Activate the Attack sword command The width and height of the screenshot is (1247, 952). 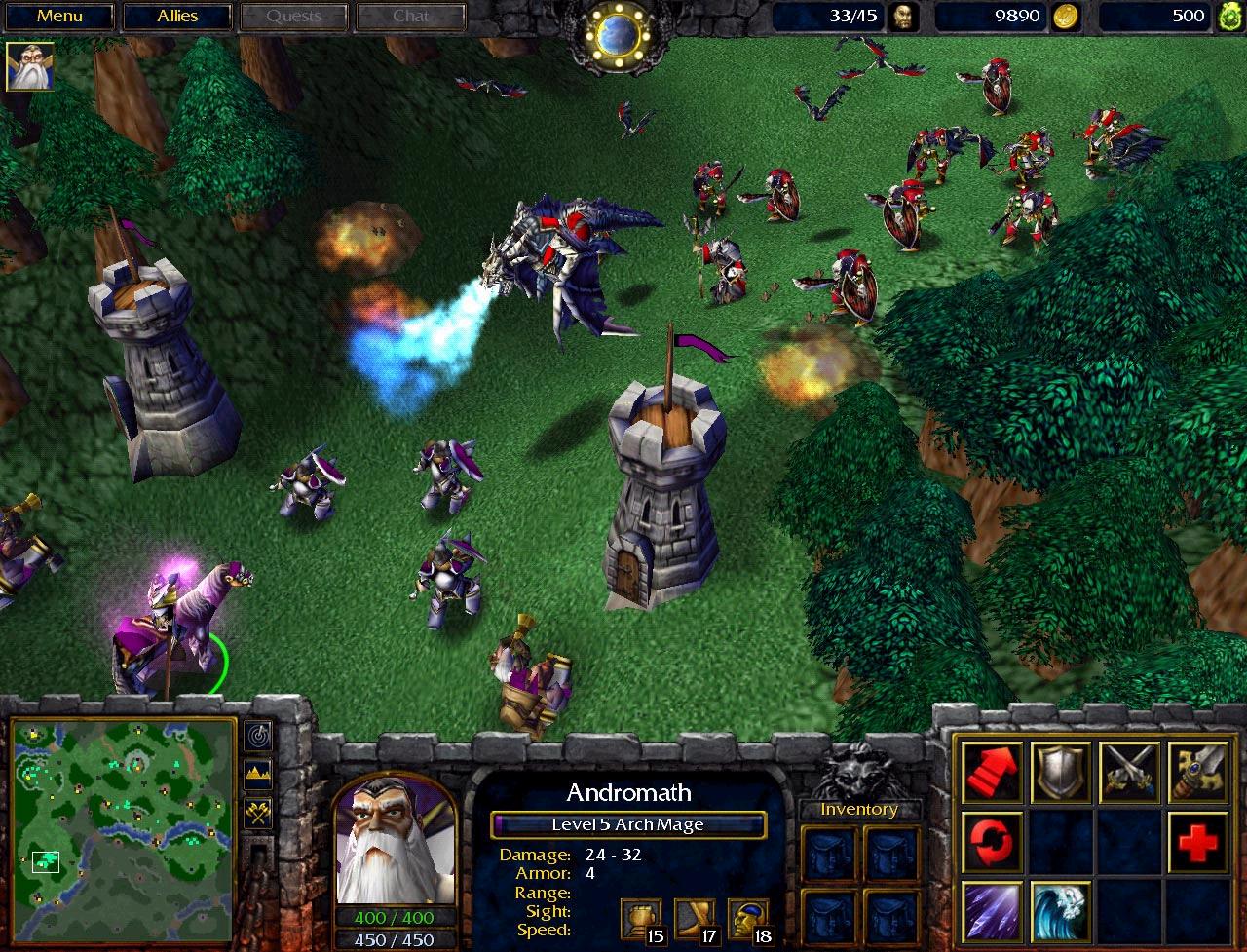[x=1197, y=771]
